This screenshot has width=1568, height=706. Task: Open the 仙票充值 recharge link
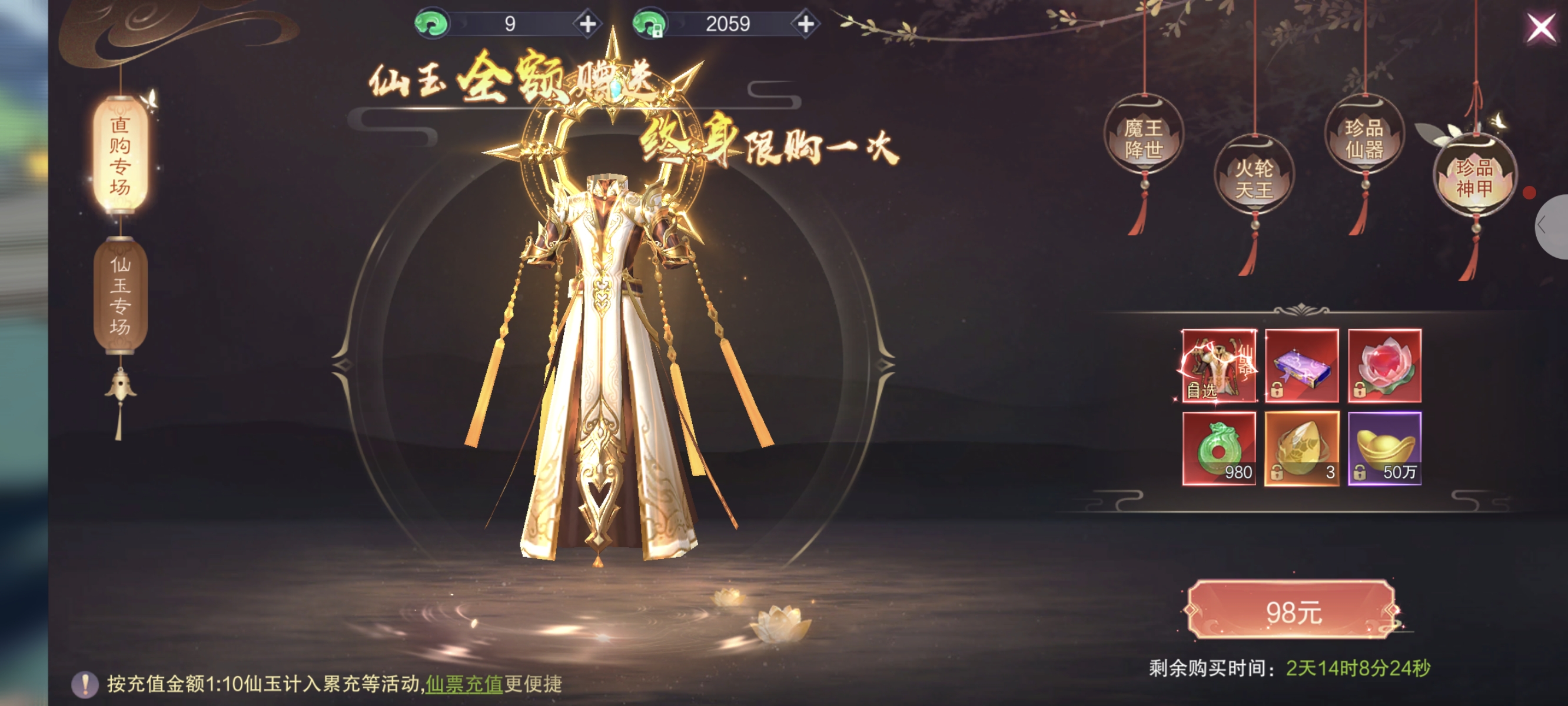(x=464, y=684)
